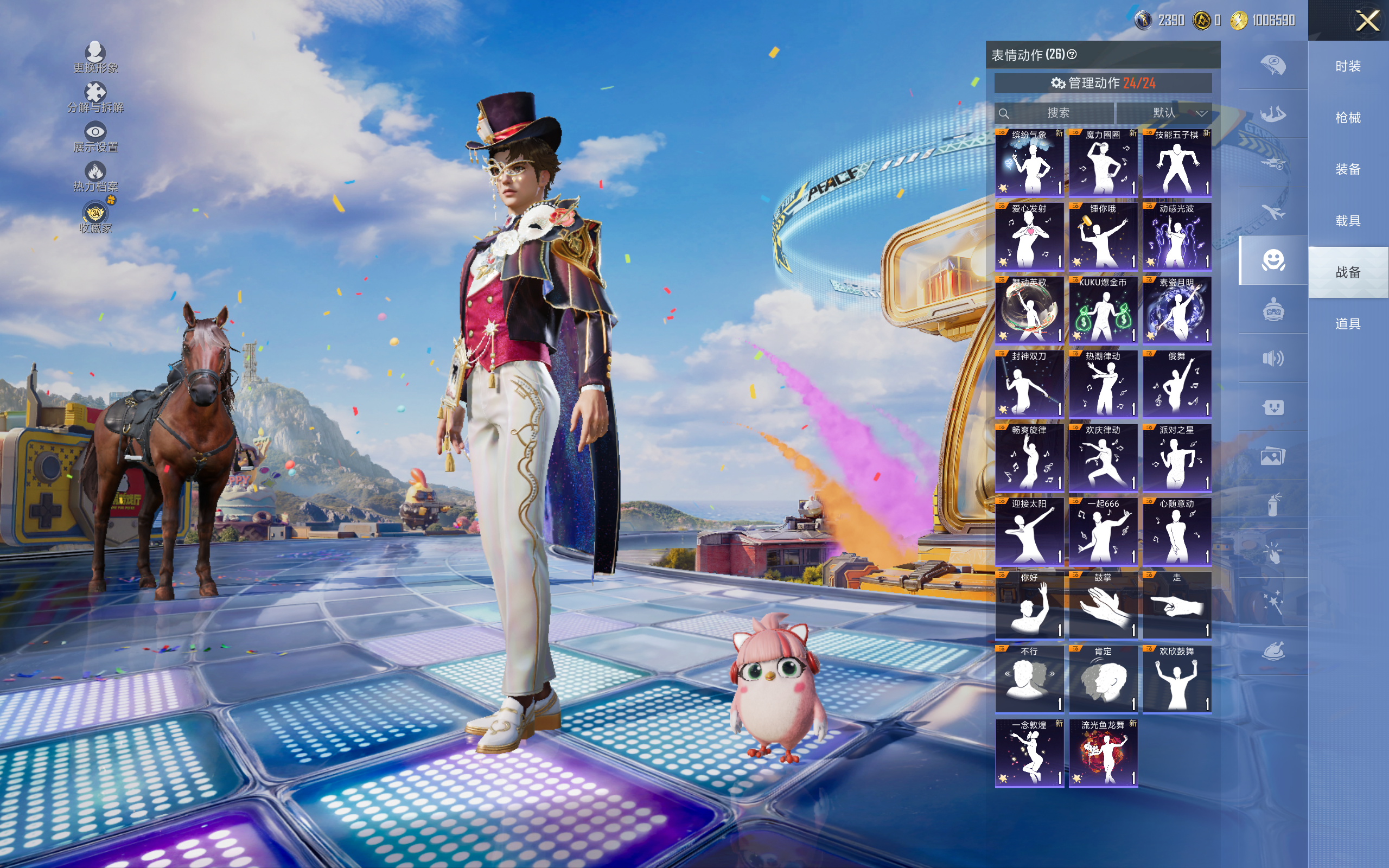
Task: Pick the 封神双刀 emote
Action: [1029, 384]
